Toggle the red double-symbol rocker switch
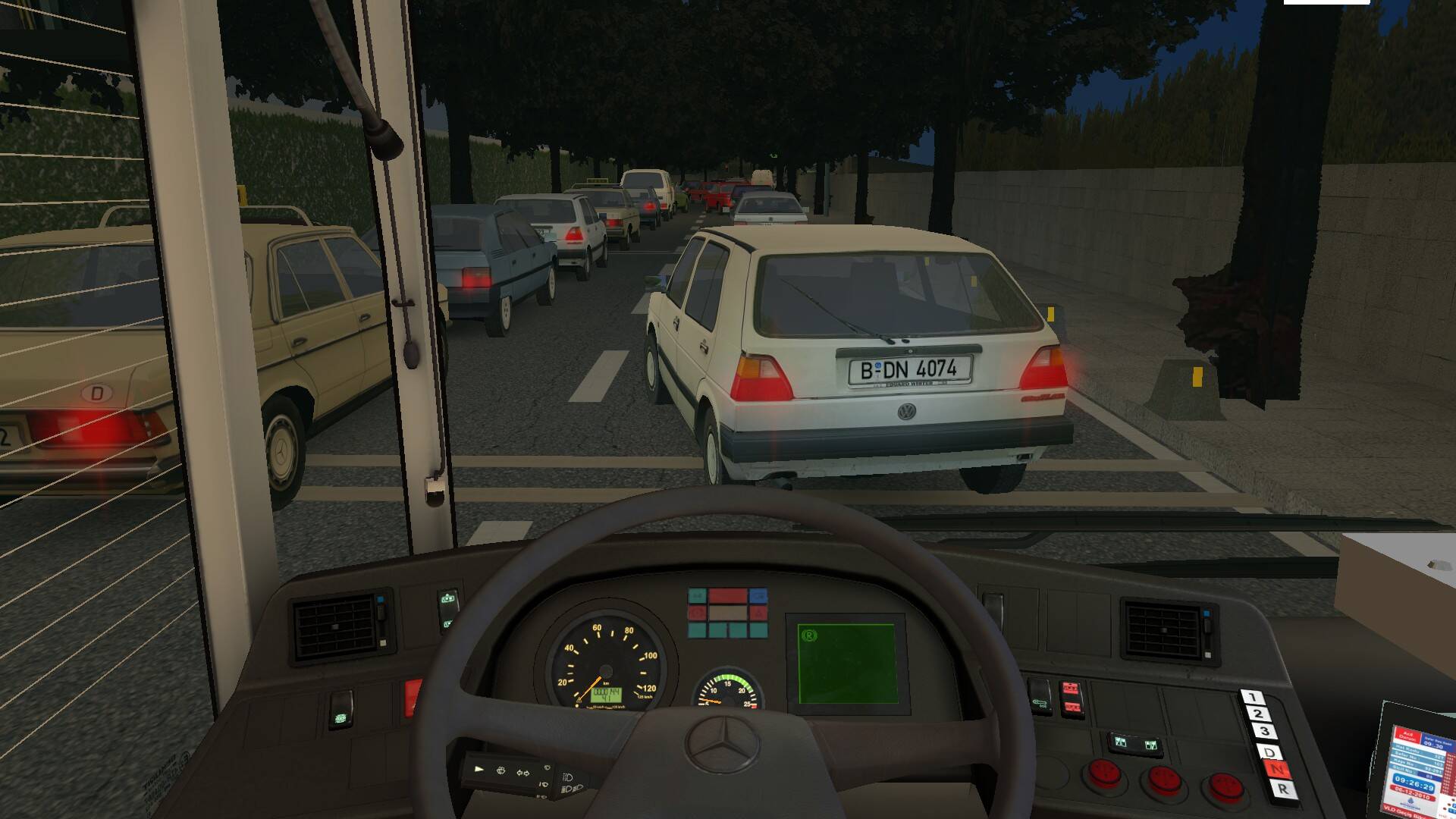Viewport: 1456px width, 819px height. (x=1070, y=698)
